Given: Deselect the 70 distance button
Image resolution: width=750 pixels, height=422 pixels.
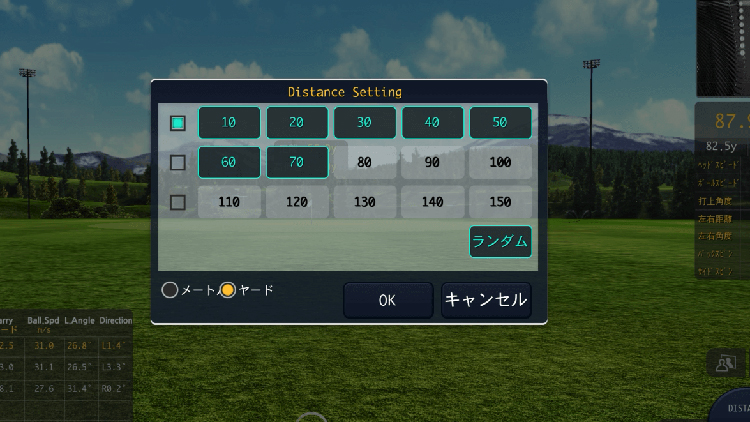Looking at the screenshot, I should (x=297, y=162).
